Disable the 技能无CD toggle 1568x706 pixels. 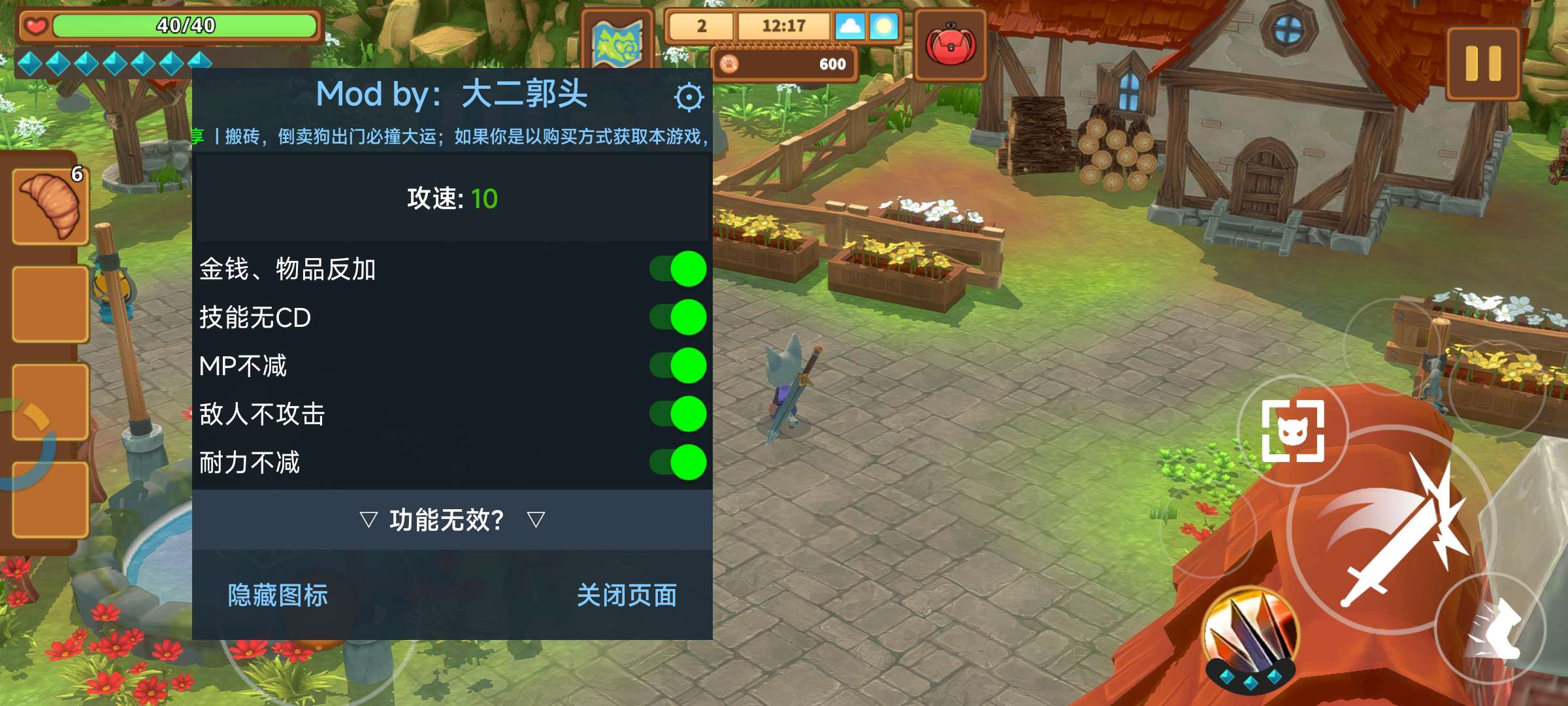pos(679,317)
